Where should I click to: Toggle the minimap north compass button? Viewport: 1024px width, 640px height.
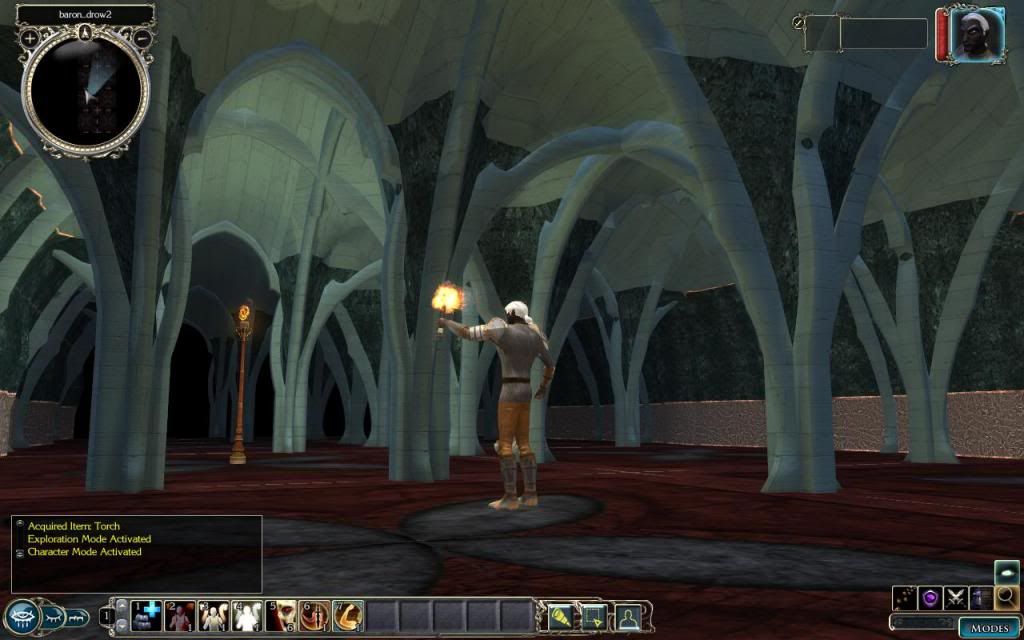86,31
